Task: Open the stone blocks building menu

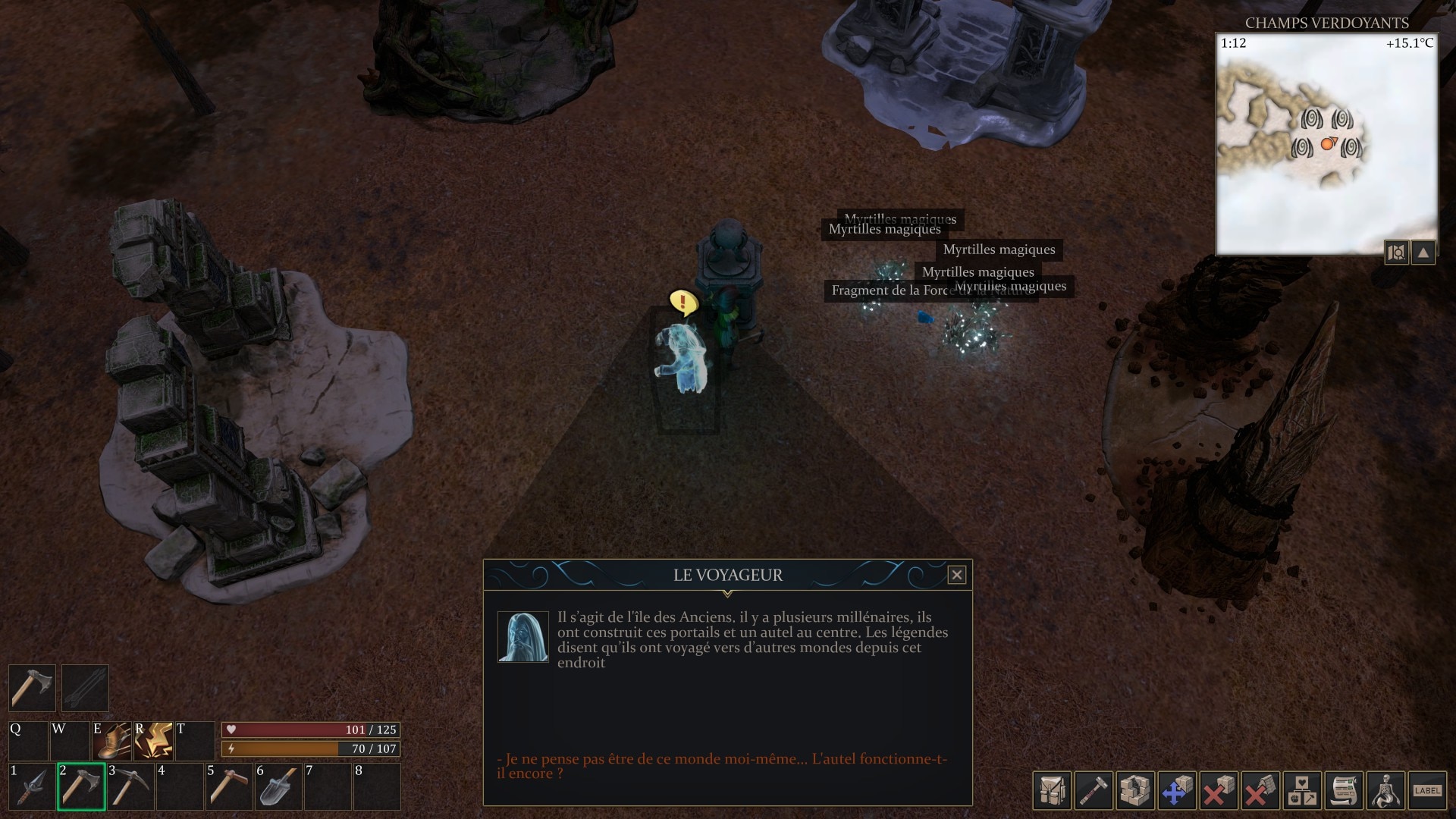Action: tap(1135, 791)
